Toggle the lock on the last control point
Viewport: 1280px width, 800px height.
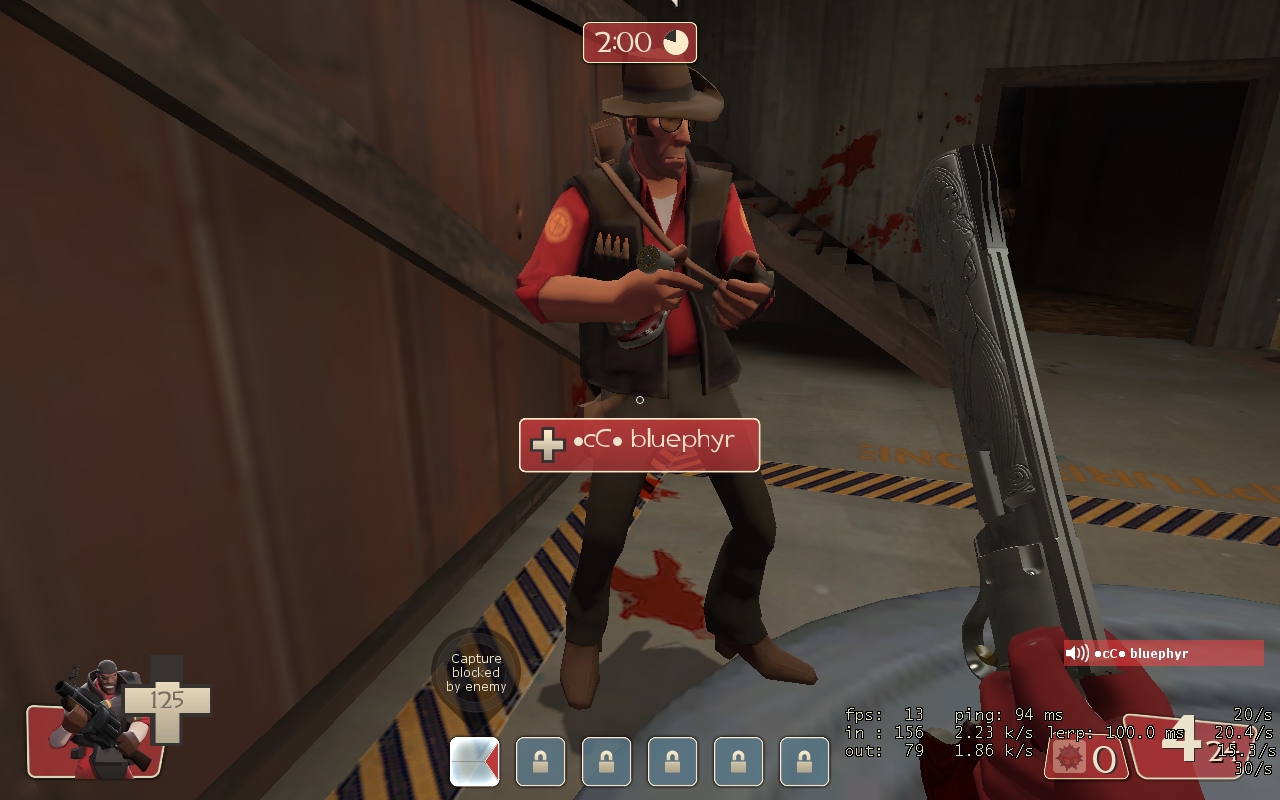point(804,761)
